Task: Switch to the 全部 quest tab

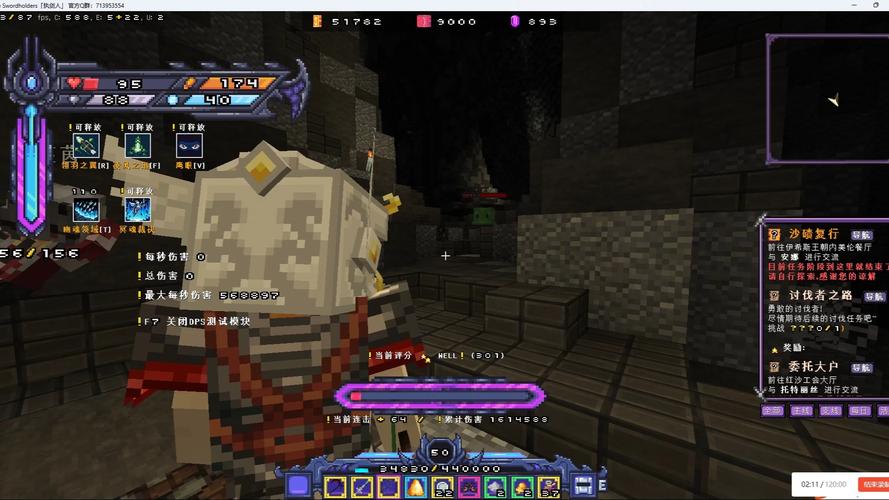Action: pyautogui.click(x=772, y=410)
